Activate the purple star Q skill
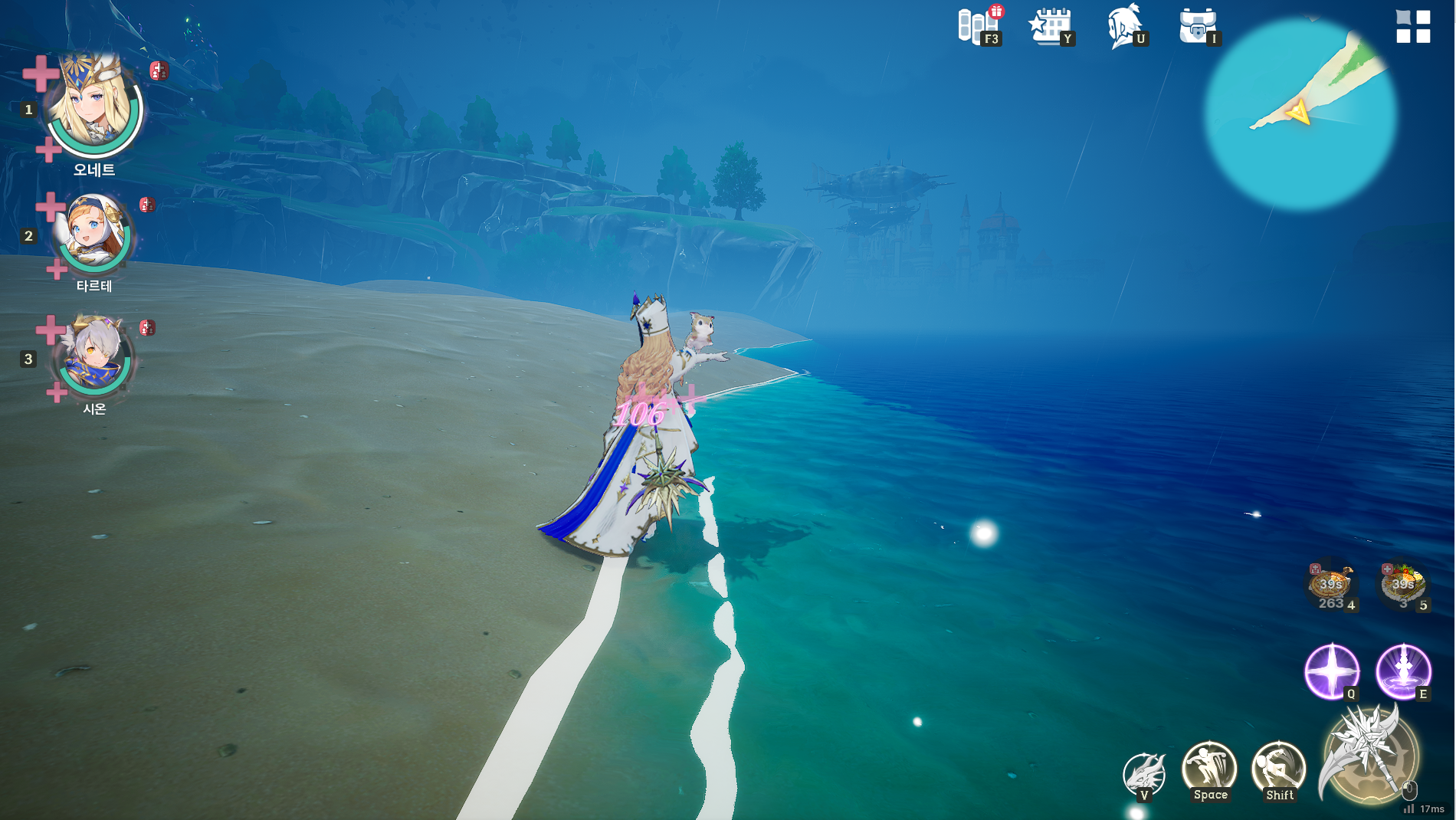This screenshot has height=820, width=1456. click(x=1332, y=671)
